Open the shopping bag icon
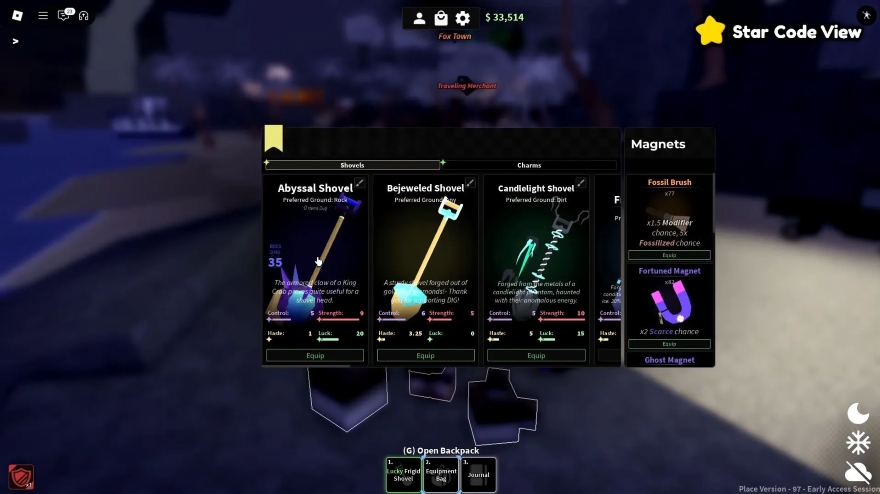This screenshot has width=880, height=494. (441, 18)
